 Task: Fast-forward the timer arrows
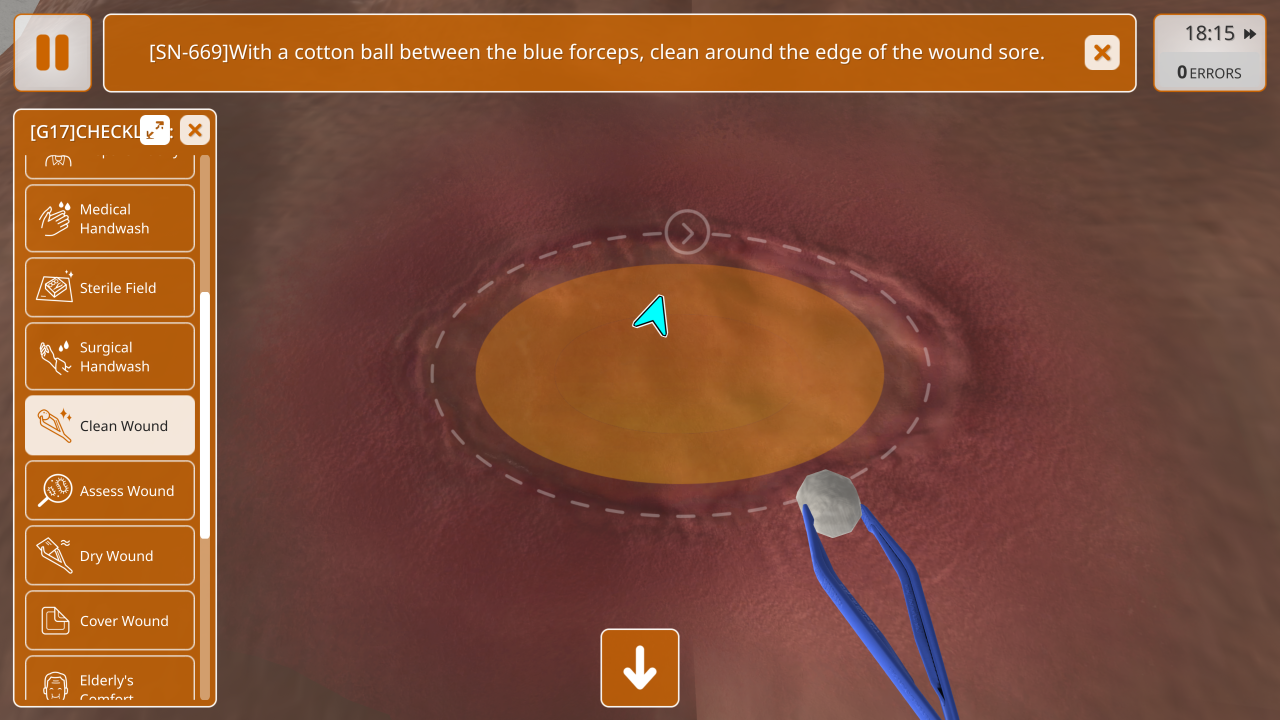(1250, 34)
